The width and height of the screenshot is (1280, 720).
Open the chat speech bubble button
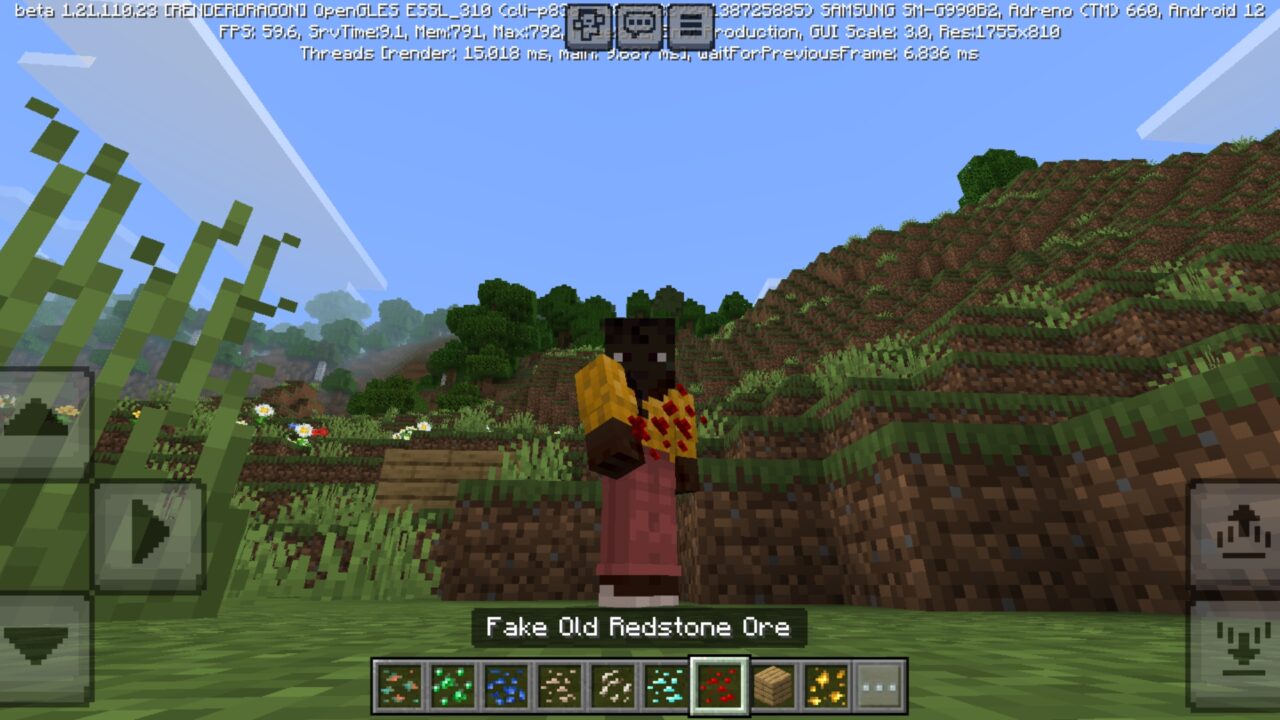click(x=639, y=27)
